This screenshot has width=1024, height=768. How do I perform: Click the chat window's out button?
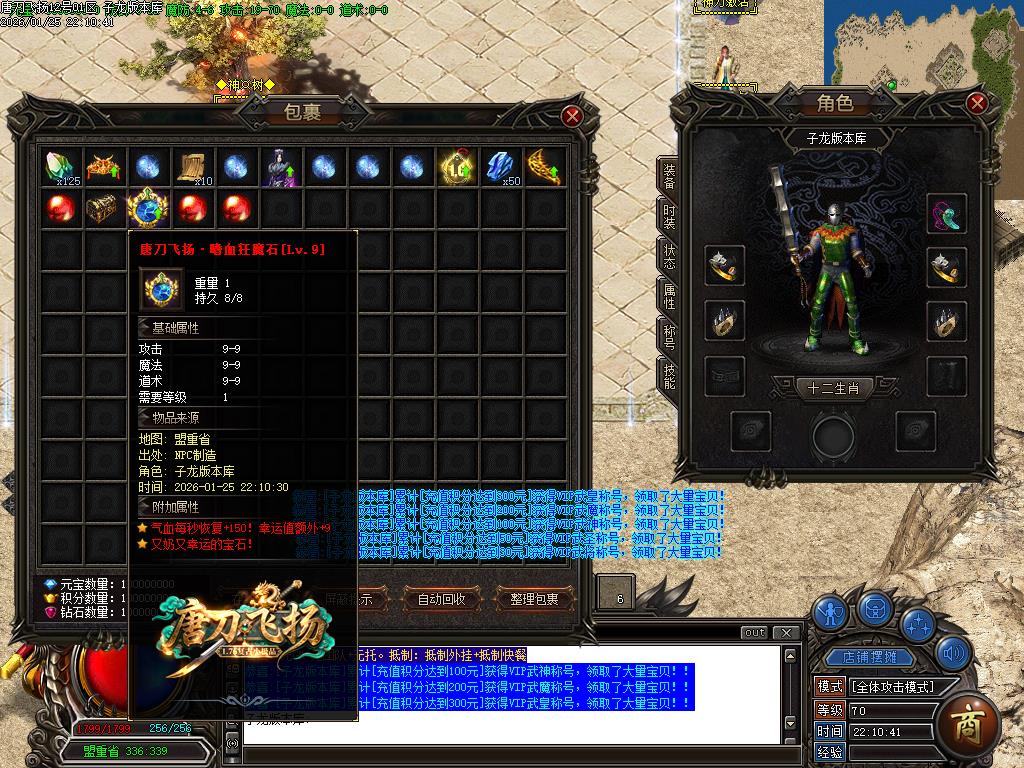pyautogui.click(x=755, y=632)
